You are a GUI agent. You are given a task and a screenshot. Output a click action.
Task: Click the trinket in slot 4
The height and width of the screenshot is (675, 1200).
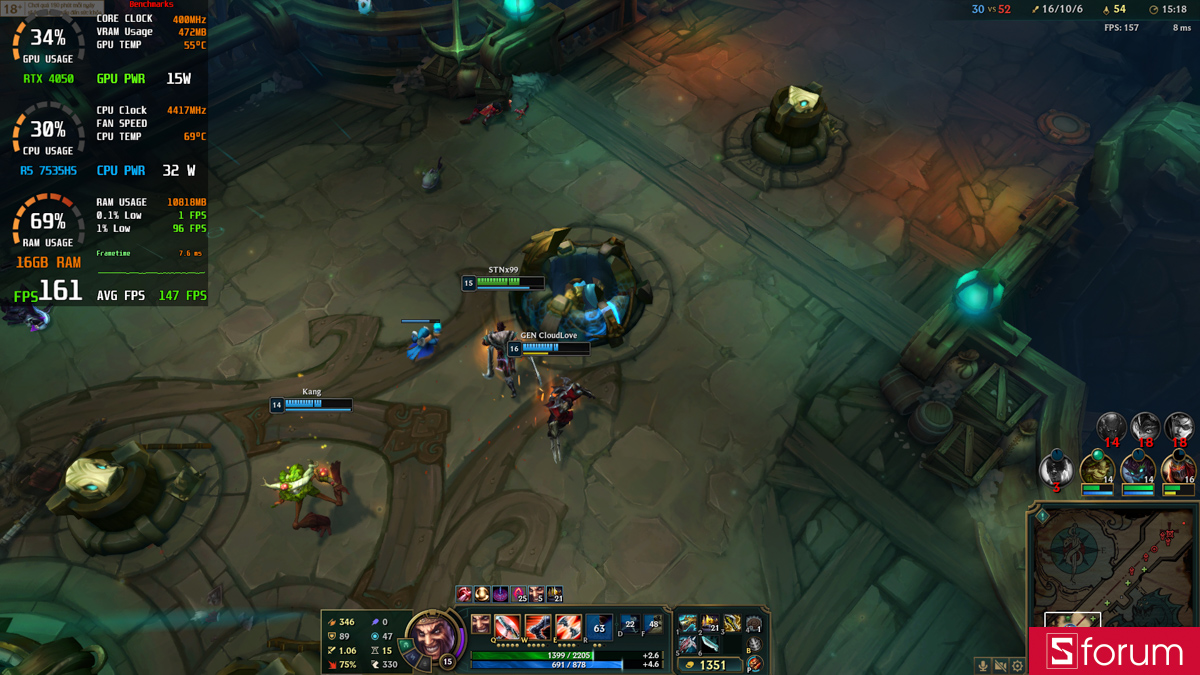click(x=754, y=625)
